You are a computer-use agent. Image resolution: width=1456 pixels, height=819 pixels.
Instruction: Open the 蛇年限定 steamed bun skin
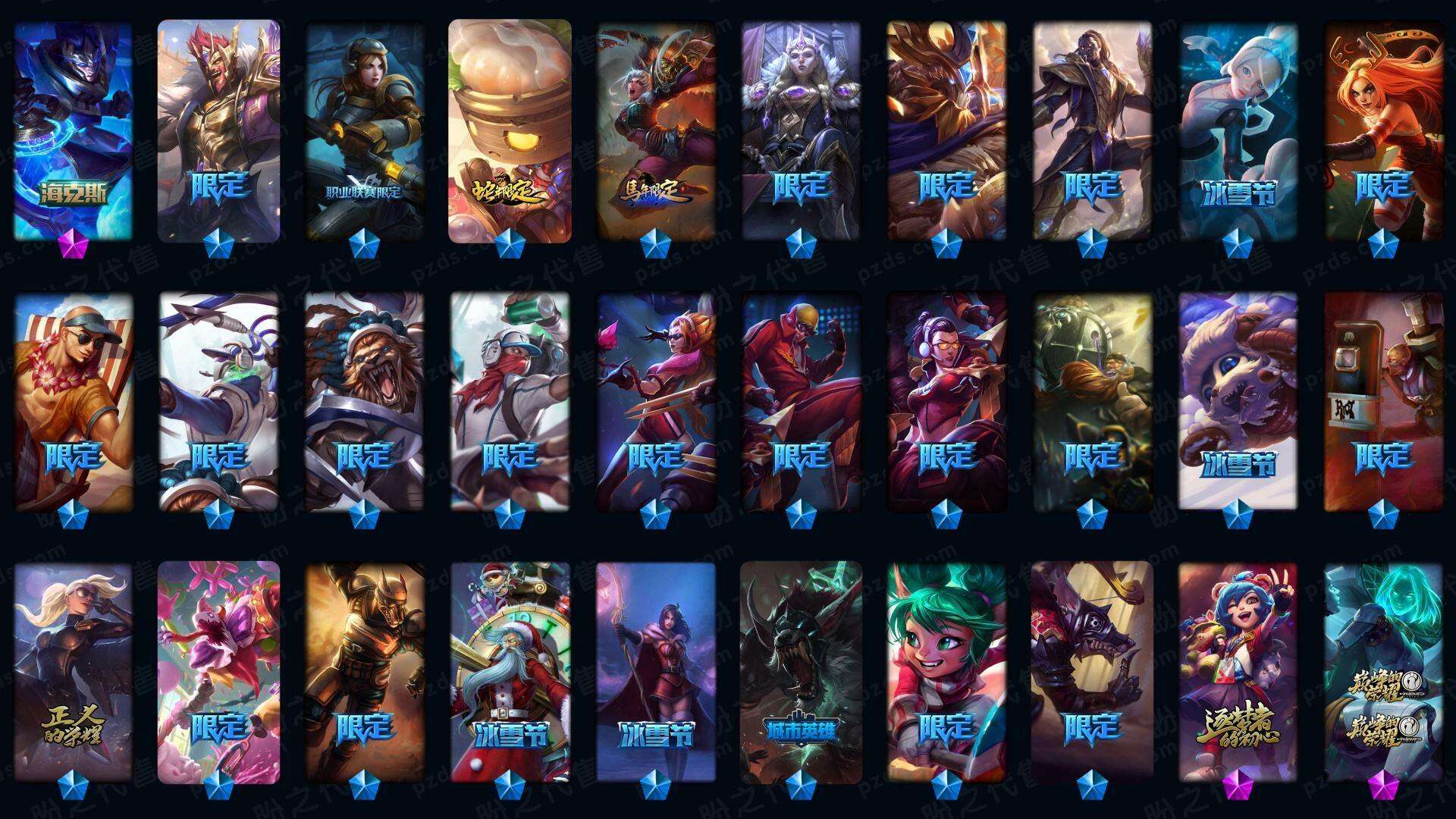click(510, 130)
